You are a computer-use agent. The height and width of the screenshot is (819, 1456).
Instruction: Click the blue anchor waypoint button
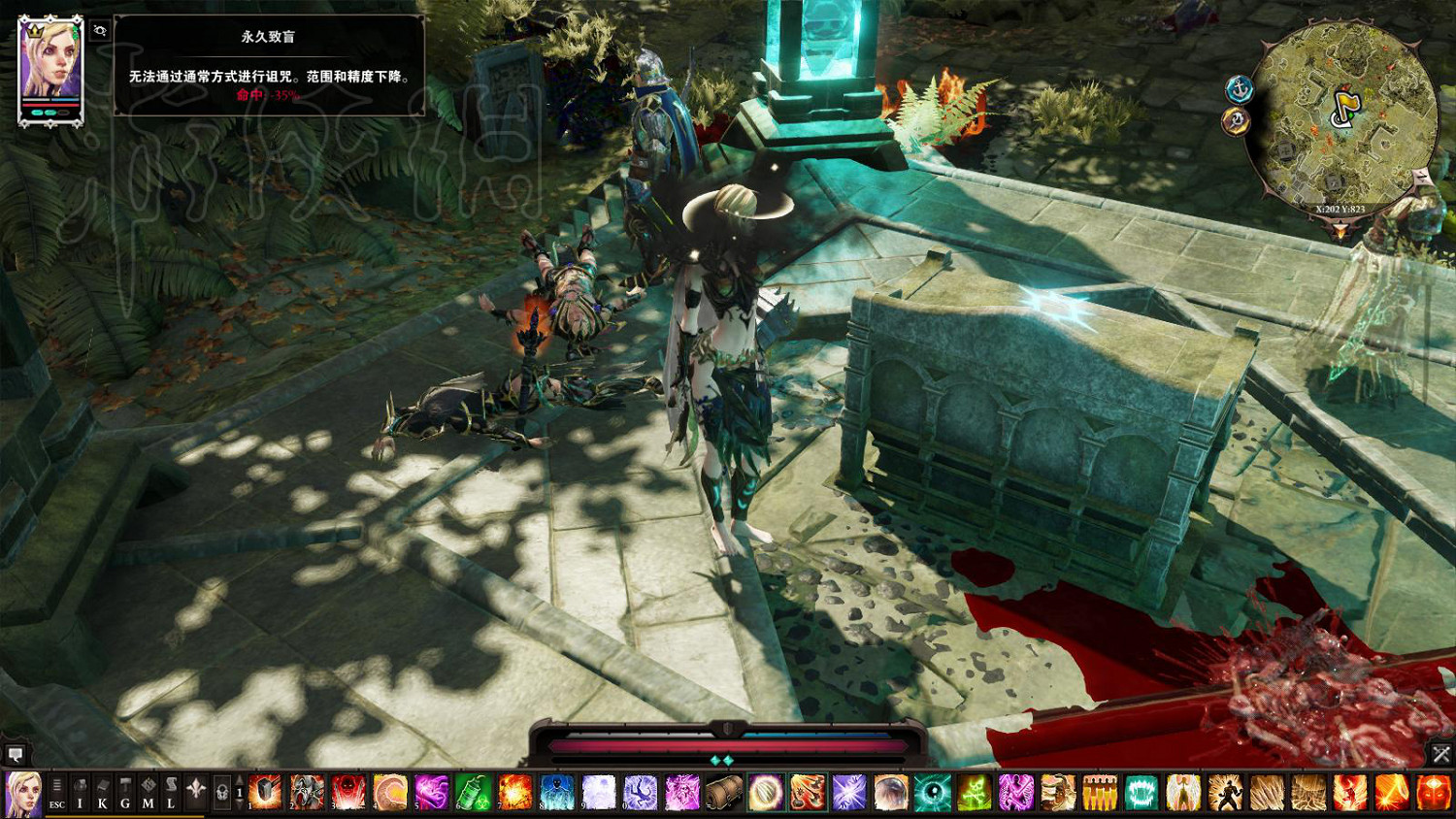1240,90
